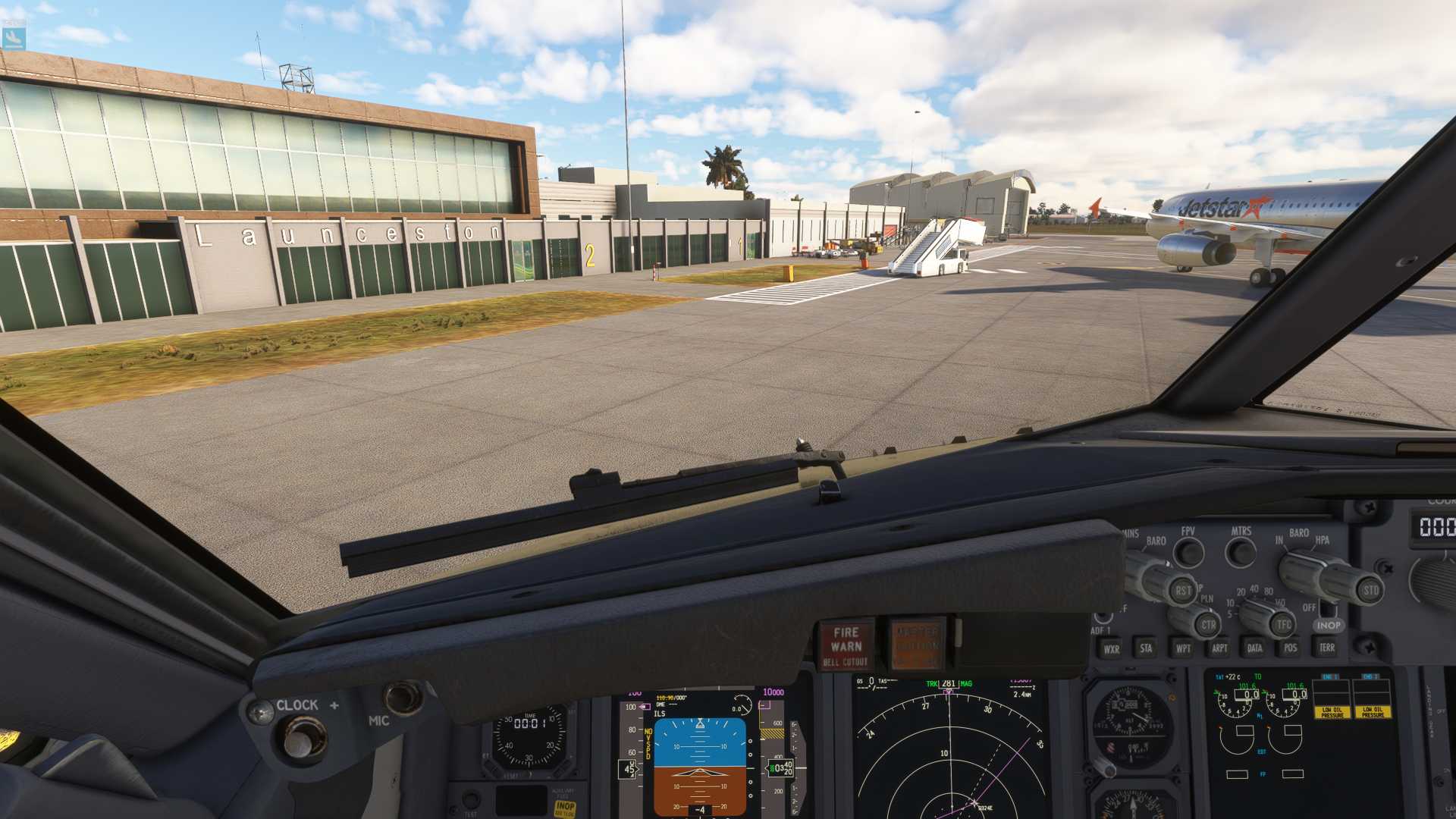Screen dimensions: 1456x819
Task: Click the blue icon in the corner
Action: [x=14, y=36]
